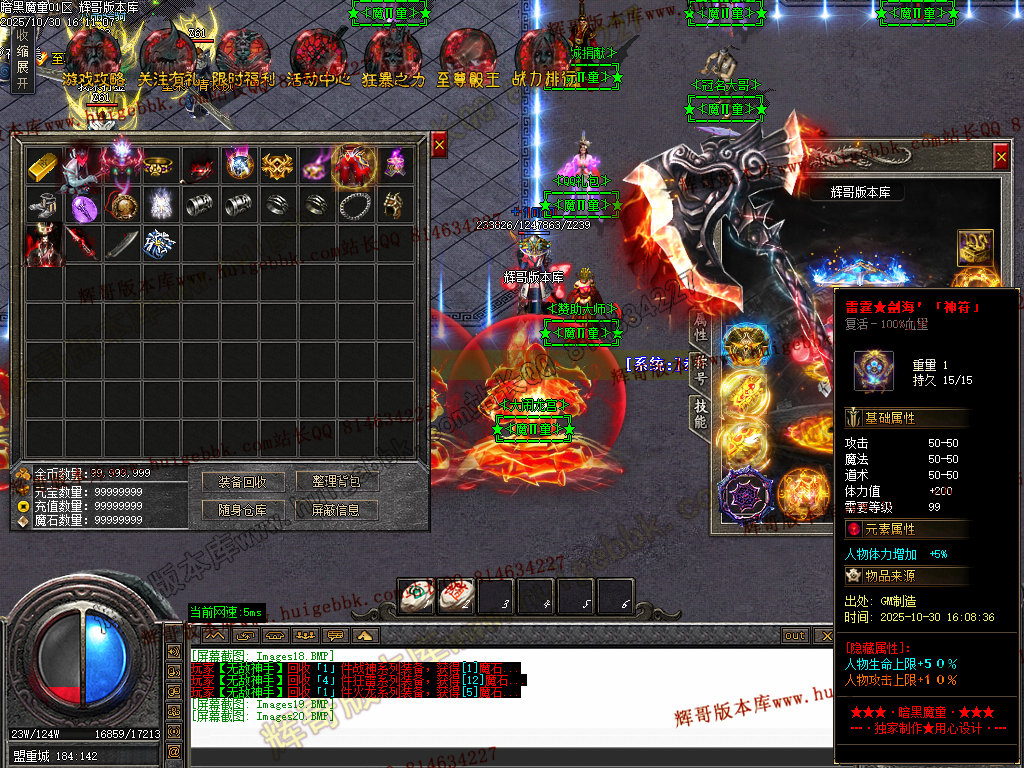
Task: Open the 随身仓库 portable warehouse
Action: (242, 510)
